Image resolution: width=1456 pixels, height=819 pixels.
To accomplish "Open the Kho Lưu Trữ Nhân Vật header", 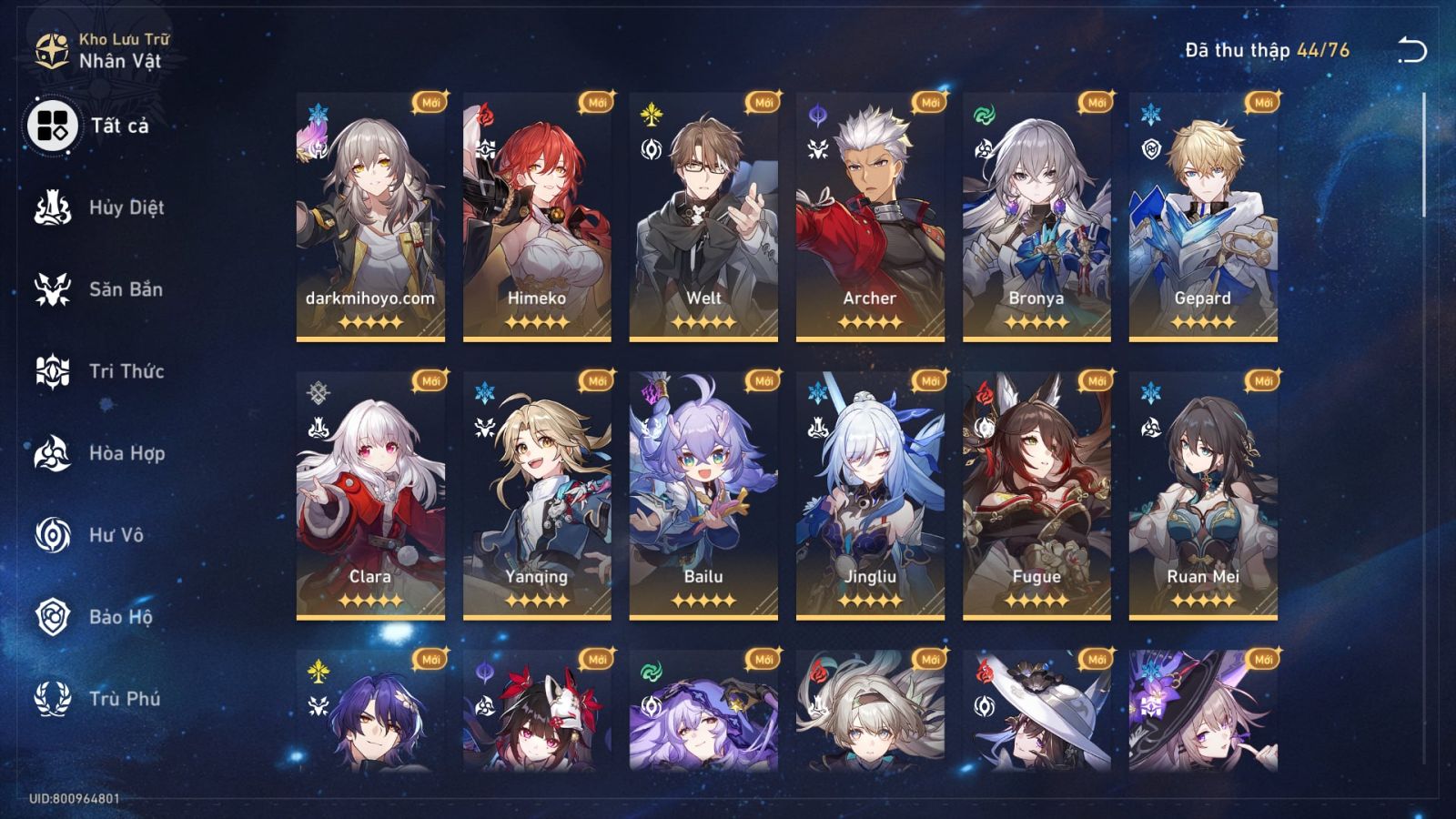I will [x=127, y=50].
